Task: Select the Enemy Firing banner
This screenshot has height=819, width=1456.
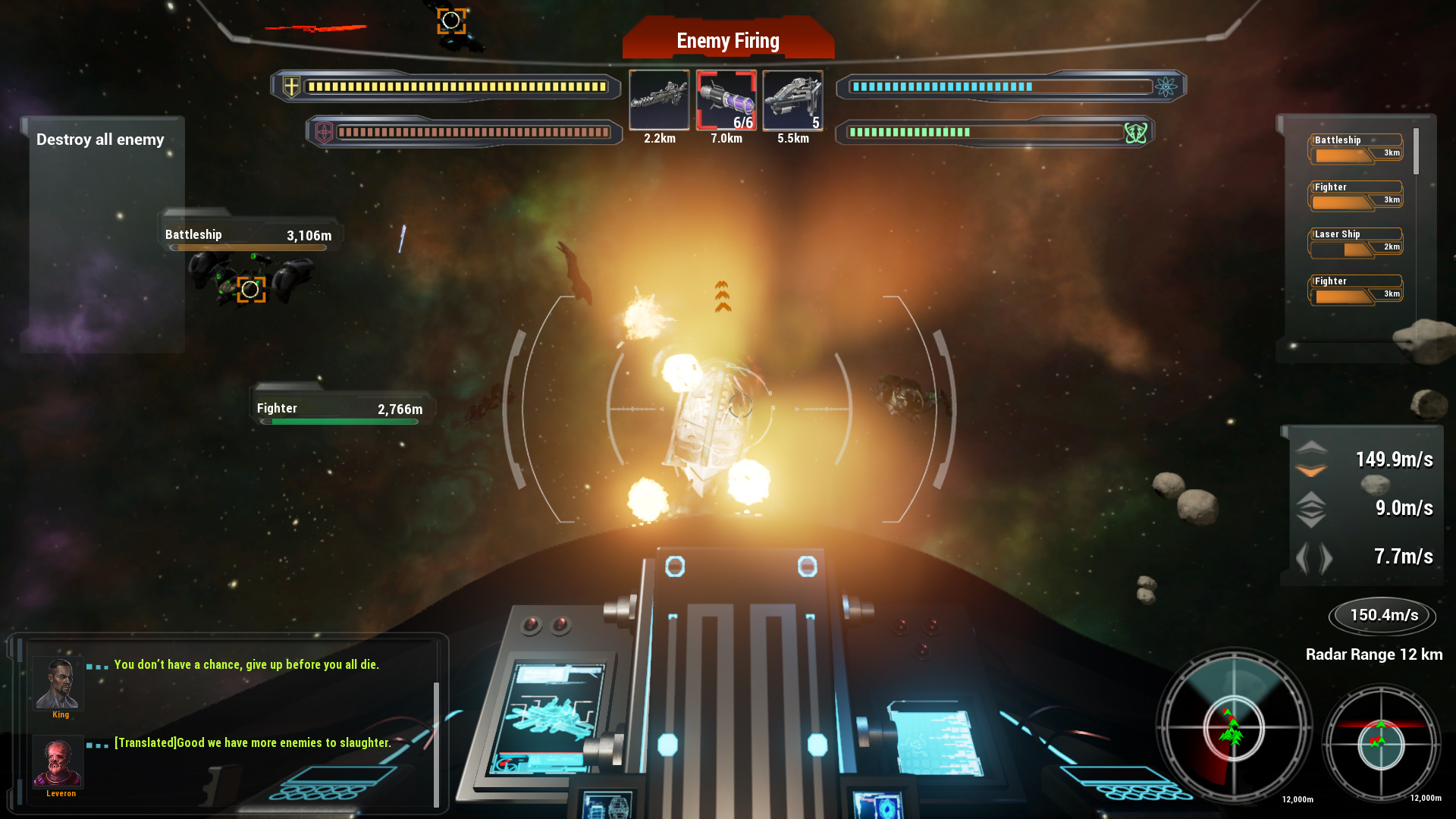Action: coord(727,41)
